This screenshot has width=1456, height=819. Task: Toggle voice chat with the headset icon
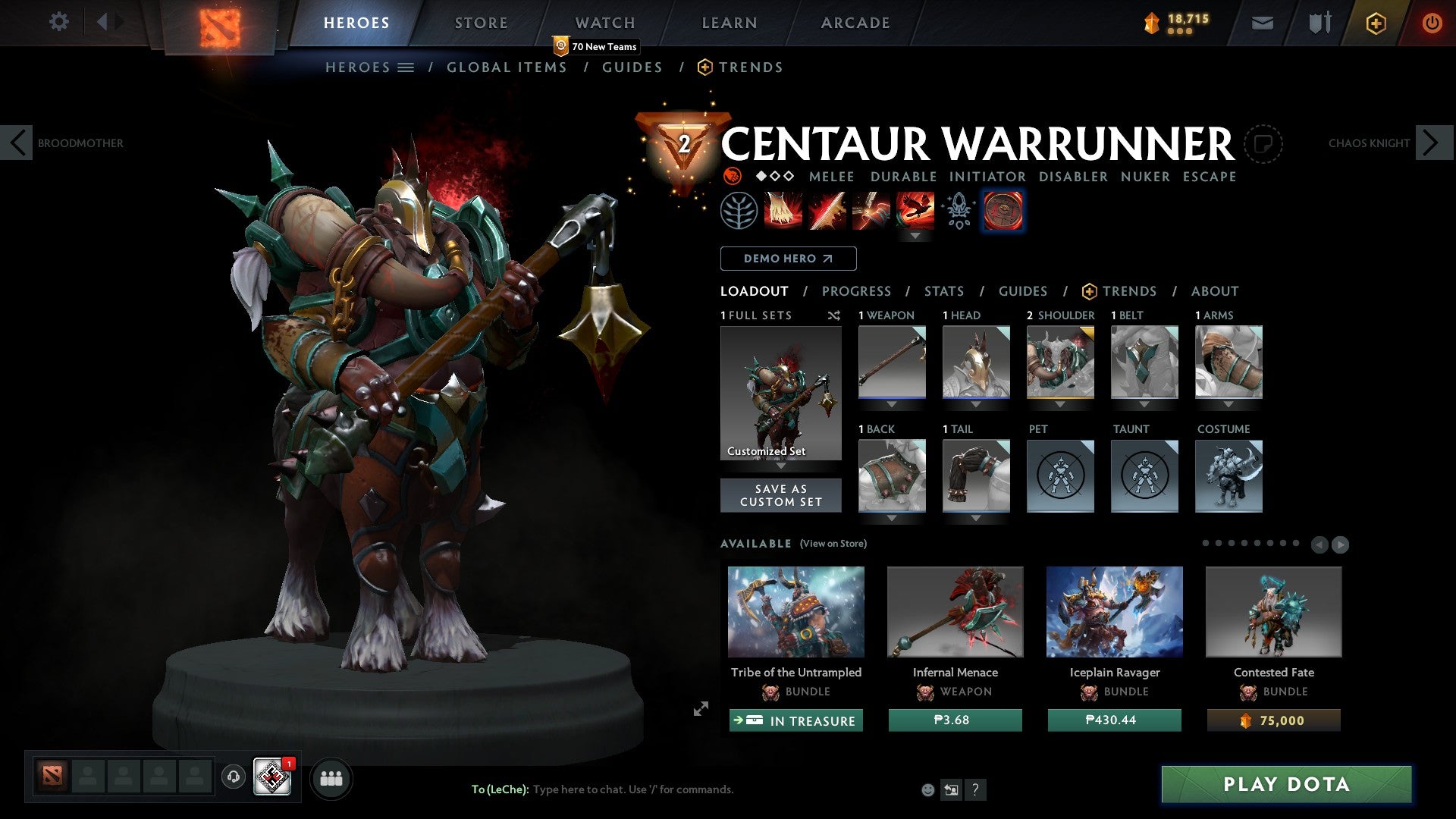pos(233,777)
